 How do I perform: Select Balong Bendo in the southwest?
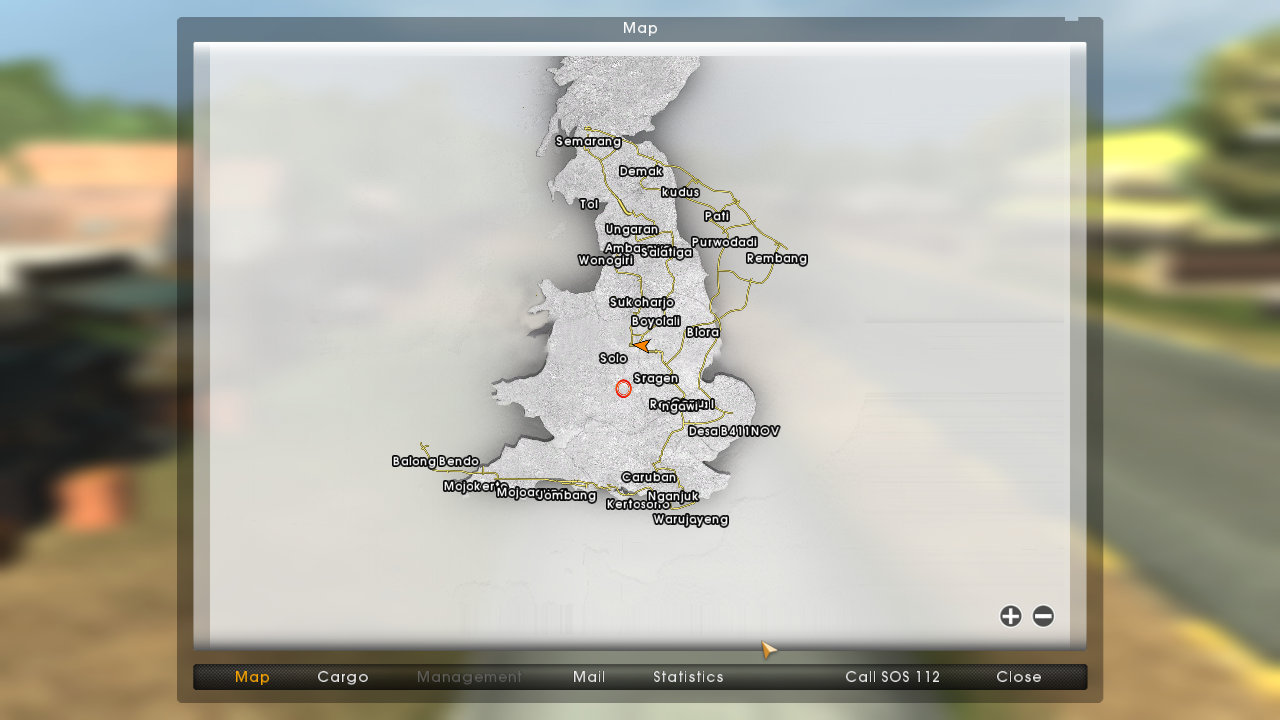coord(435,461)
